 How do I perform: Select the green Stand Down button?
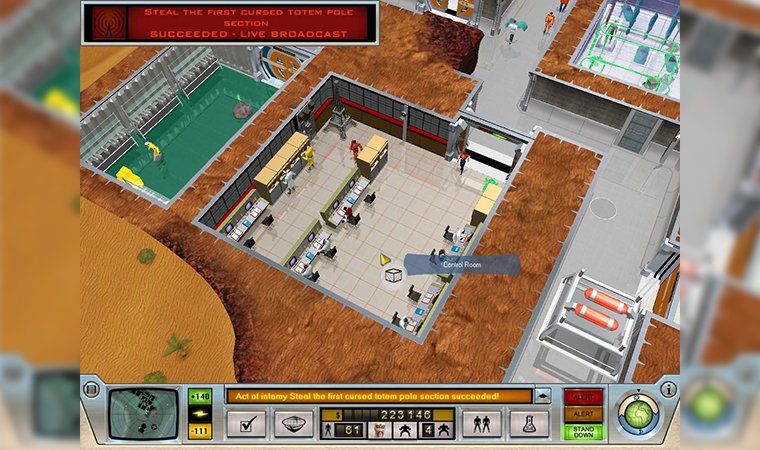click(x=582, y=432)
